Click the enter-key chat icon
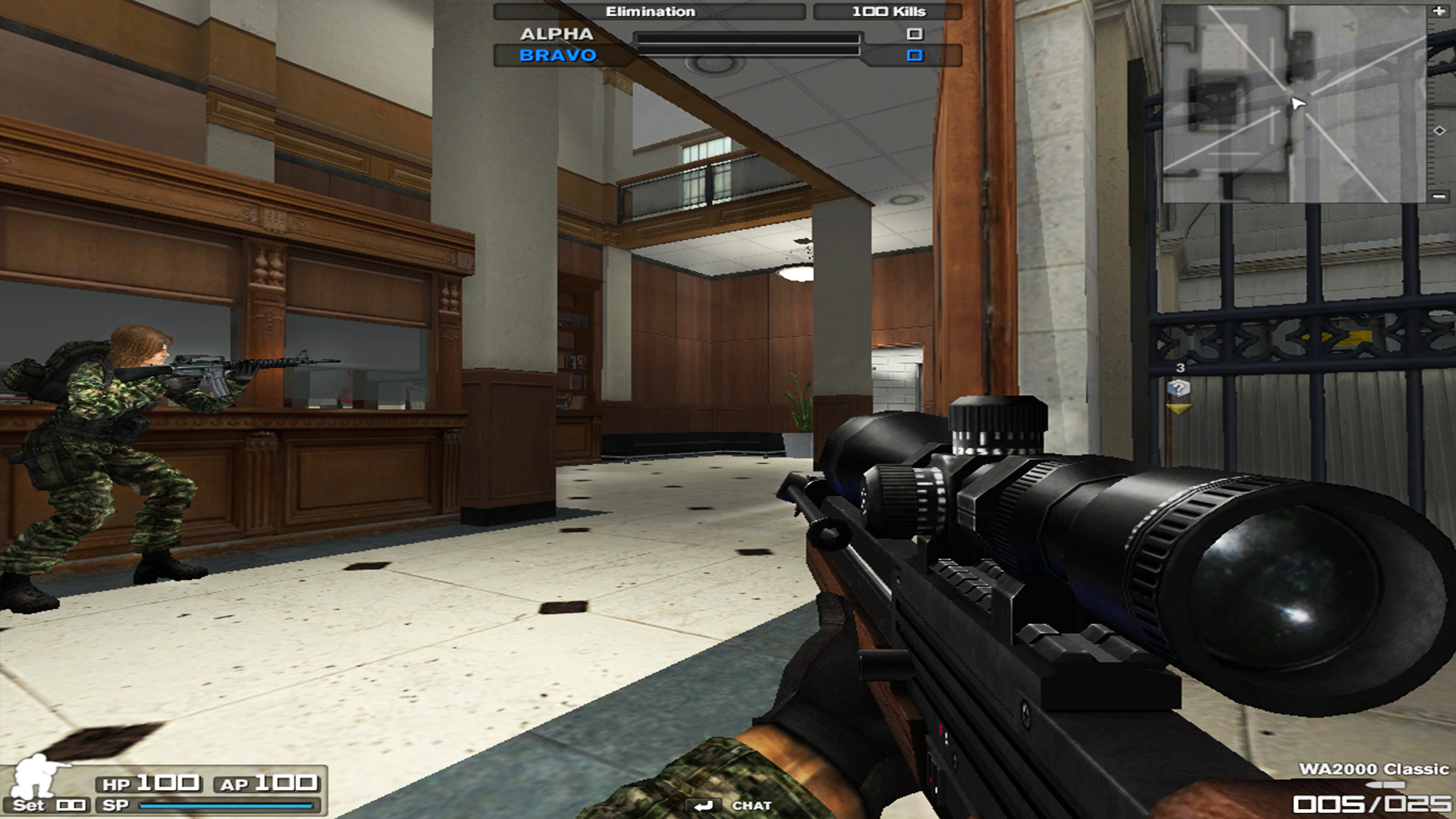This screenshot has width=1456, height=819. 705,806
